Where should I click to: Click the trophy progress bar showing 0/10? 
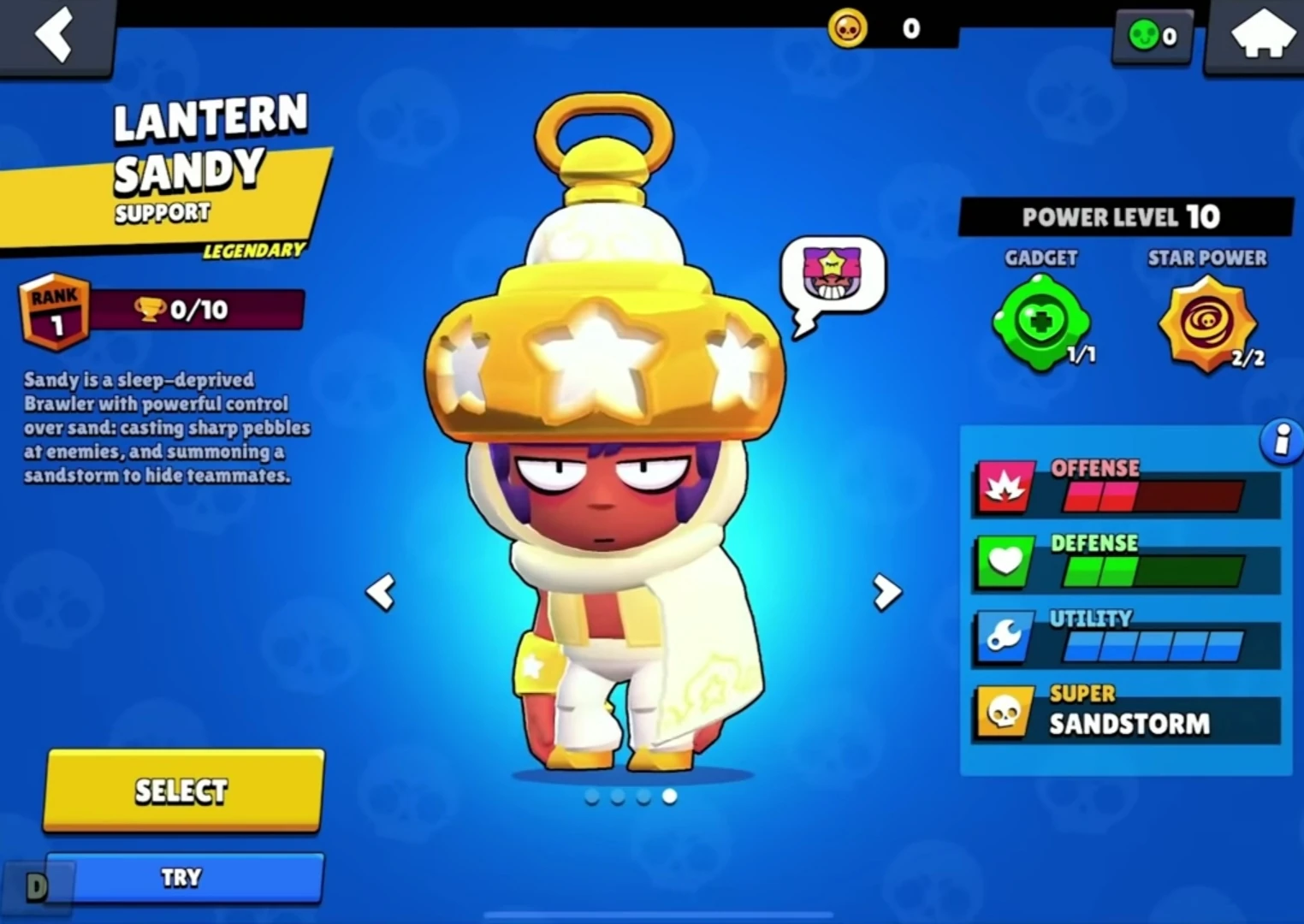[195, 311]
